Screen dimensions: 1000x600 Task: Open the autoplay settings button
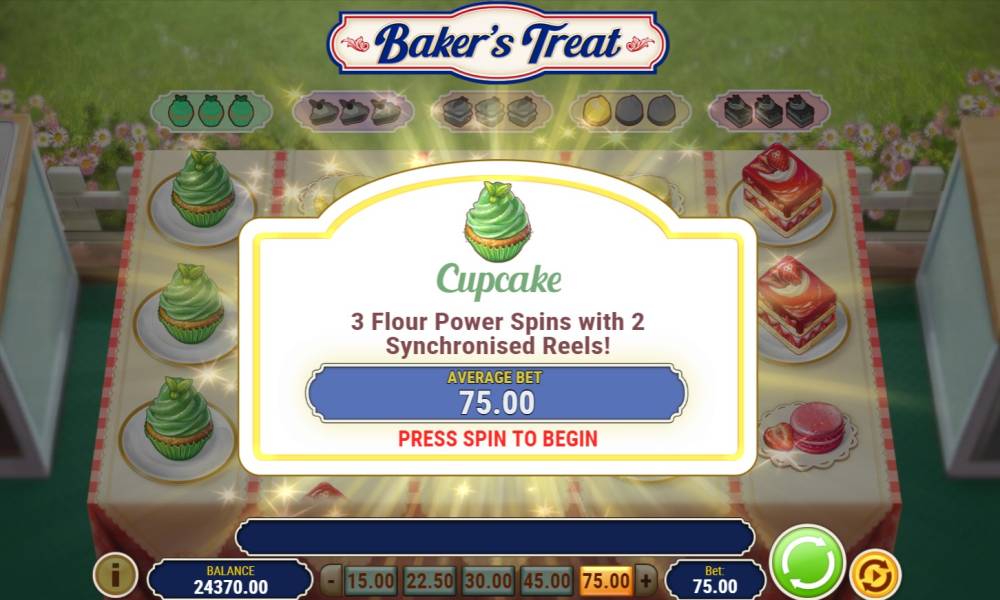point(874,575)
